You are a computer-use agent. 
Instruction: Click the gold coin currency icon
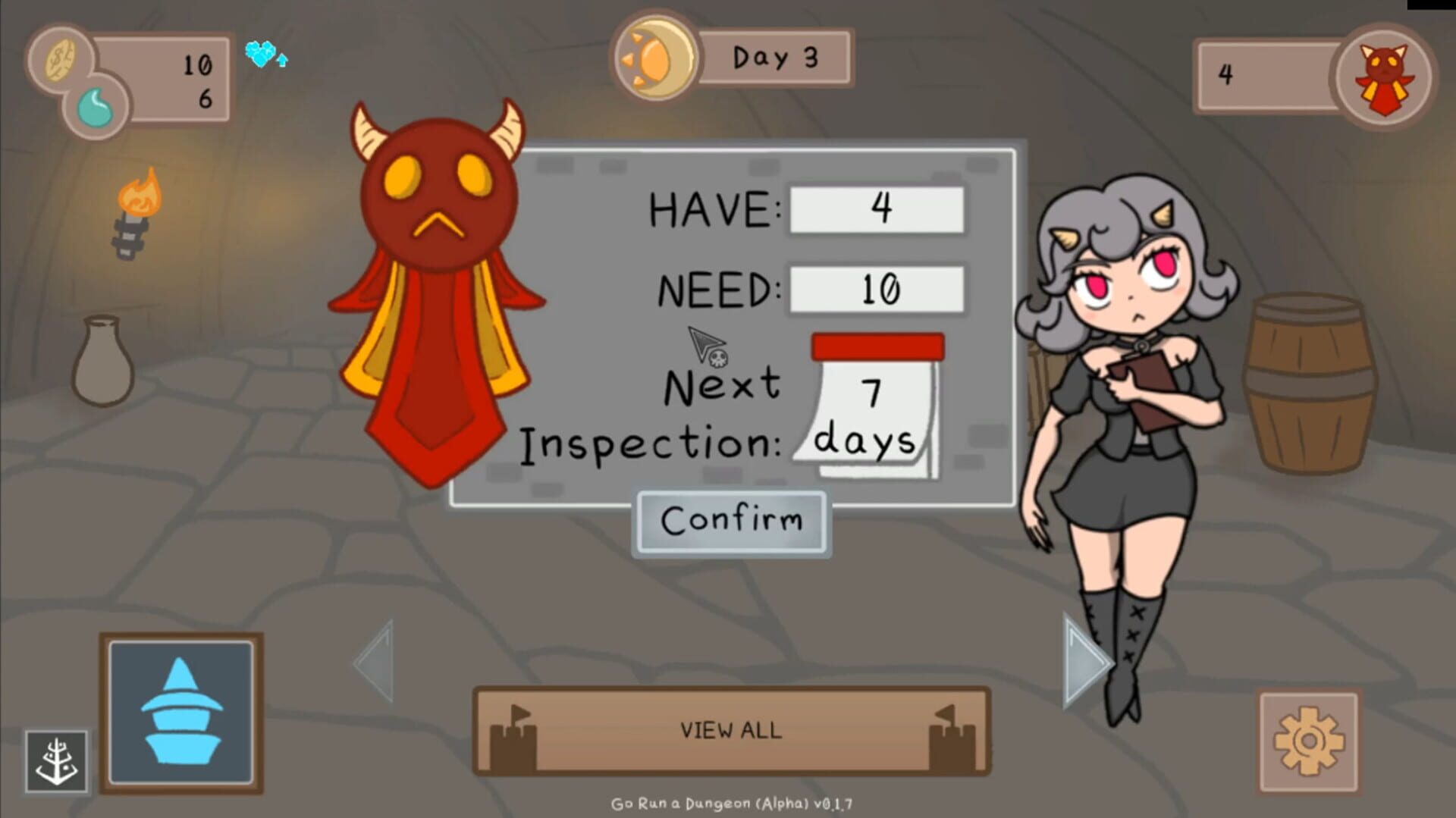tap(61, 58)
